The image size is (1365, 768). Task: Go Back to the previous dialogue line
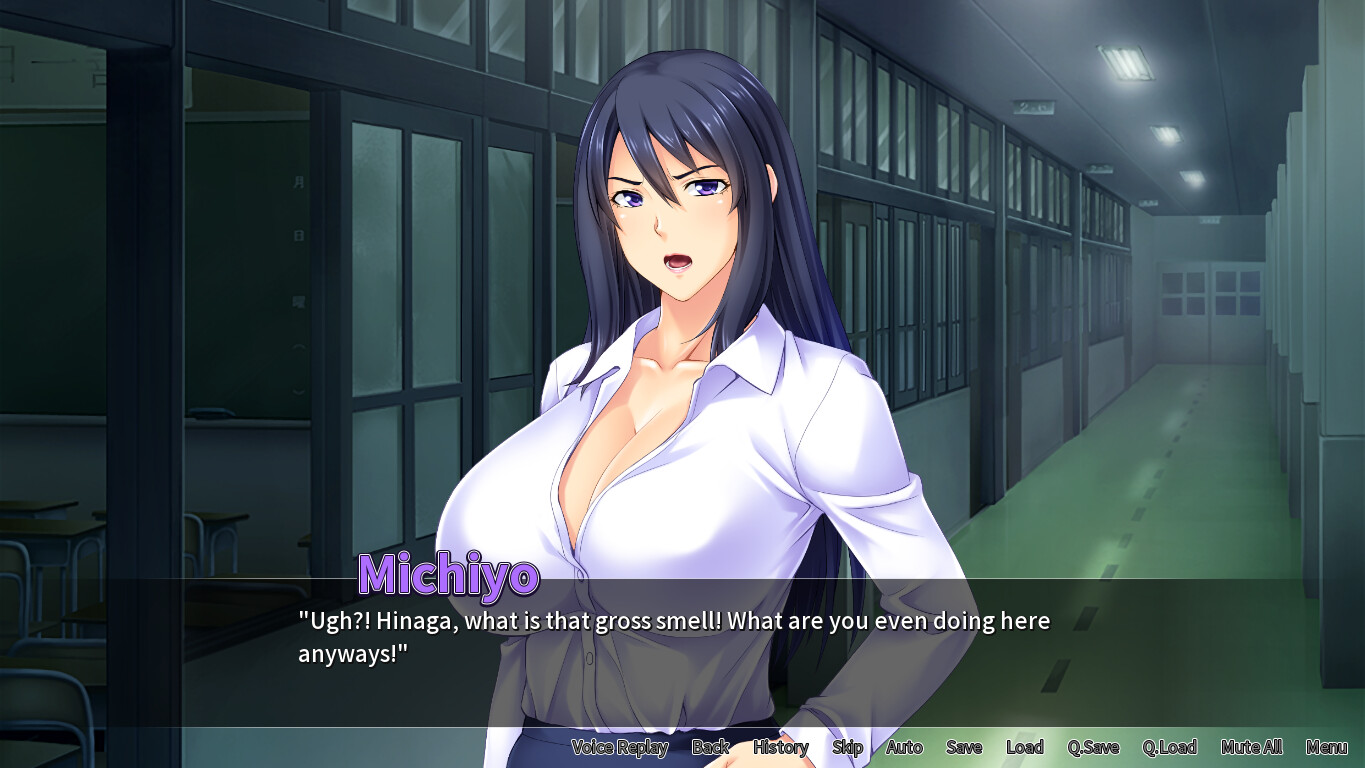click(710, 747)
